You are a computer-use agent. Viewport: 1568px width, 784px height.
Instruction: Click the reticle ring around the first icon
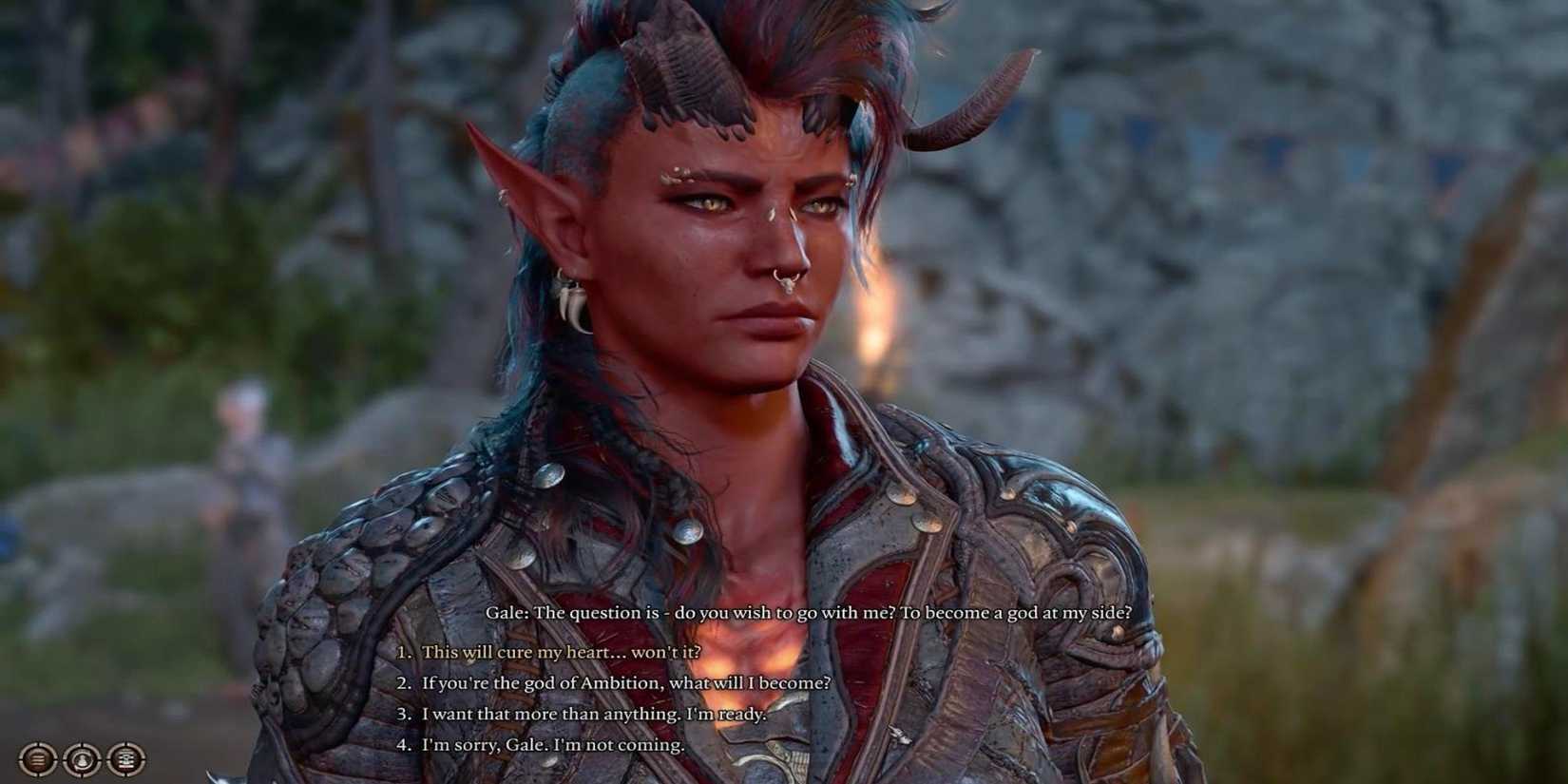(x=21, y=759)
